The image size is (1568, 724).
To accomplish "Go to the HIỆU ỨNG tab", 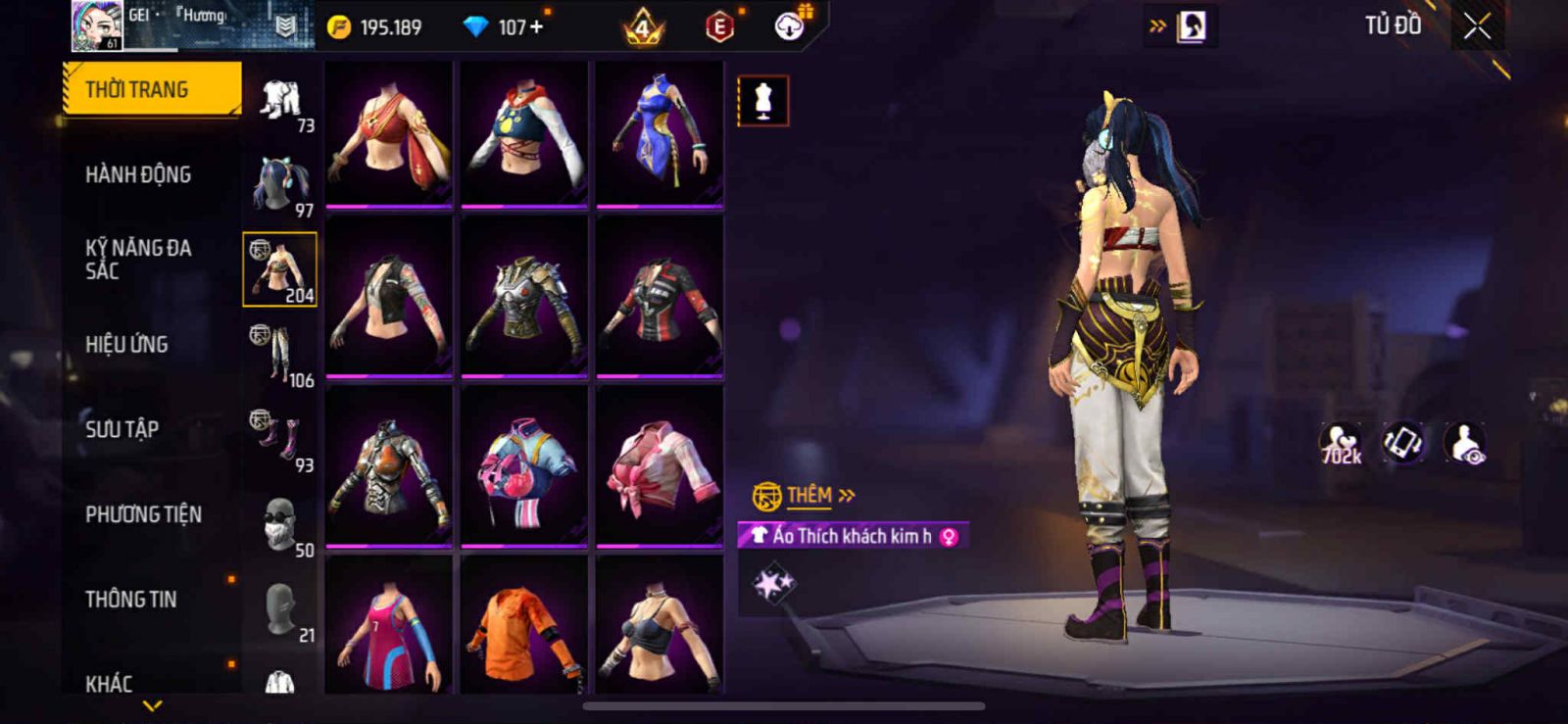I will (126, 344).
